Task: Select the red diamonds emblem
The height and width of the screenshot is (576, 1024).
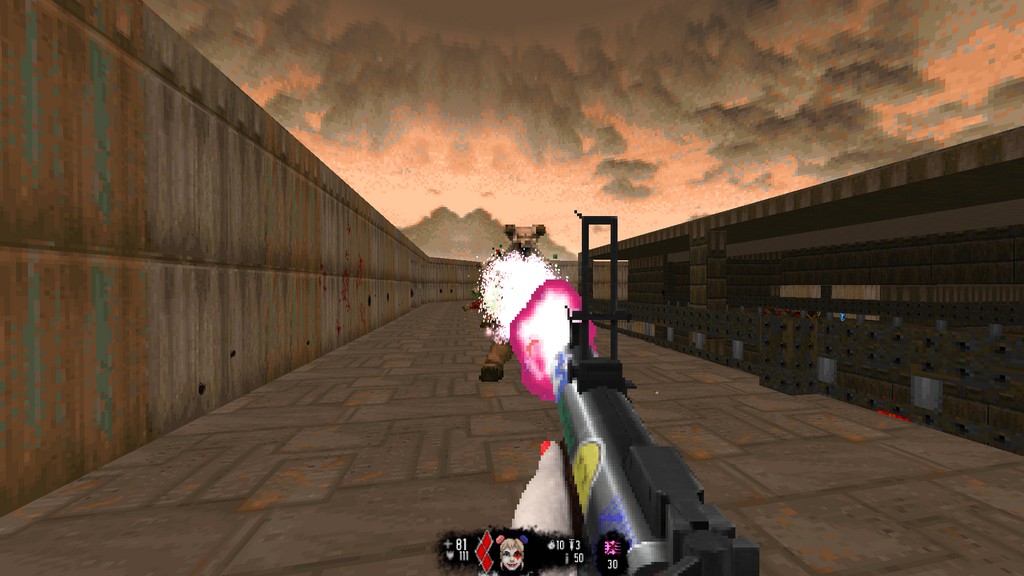Action: coord(486,551)
